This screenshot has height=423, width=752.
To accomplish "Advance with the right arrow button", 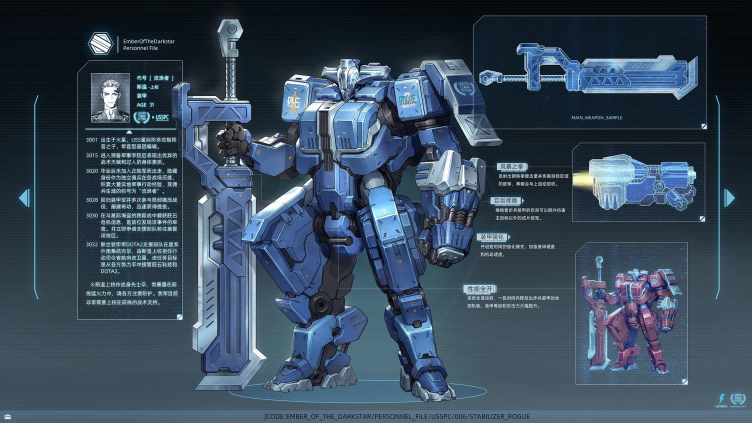I will coord(730,198).
